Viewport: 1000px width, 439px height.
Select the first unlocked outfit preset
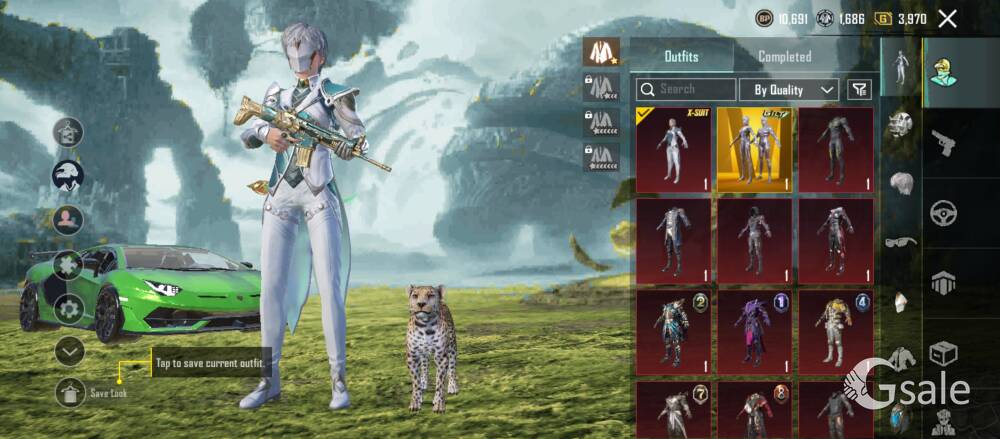[601, 52]
